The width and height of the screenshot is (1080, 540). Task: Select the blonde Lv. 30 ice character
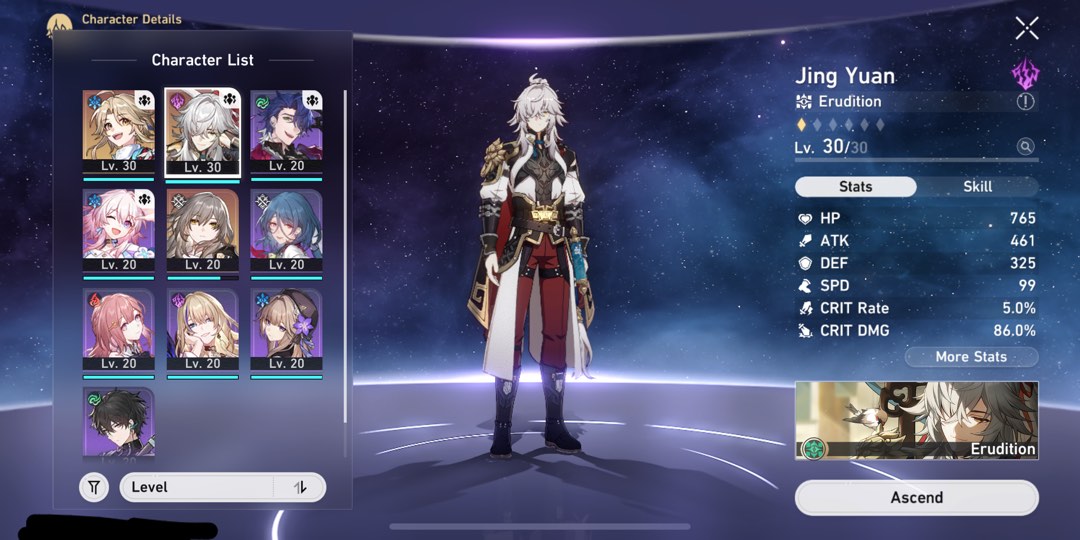[118, 131]
